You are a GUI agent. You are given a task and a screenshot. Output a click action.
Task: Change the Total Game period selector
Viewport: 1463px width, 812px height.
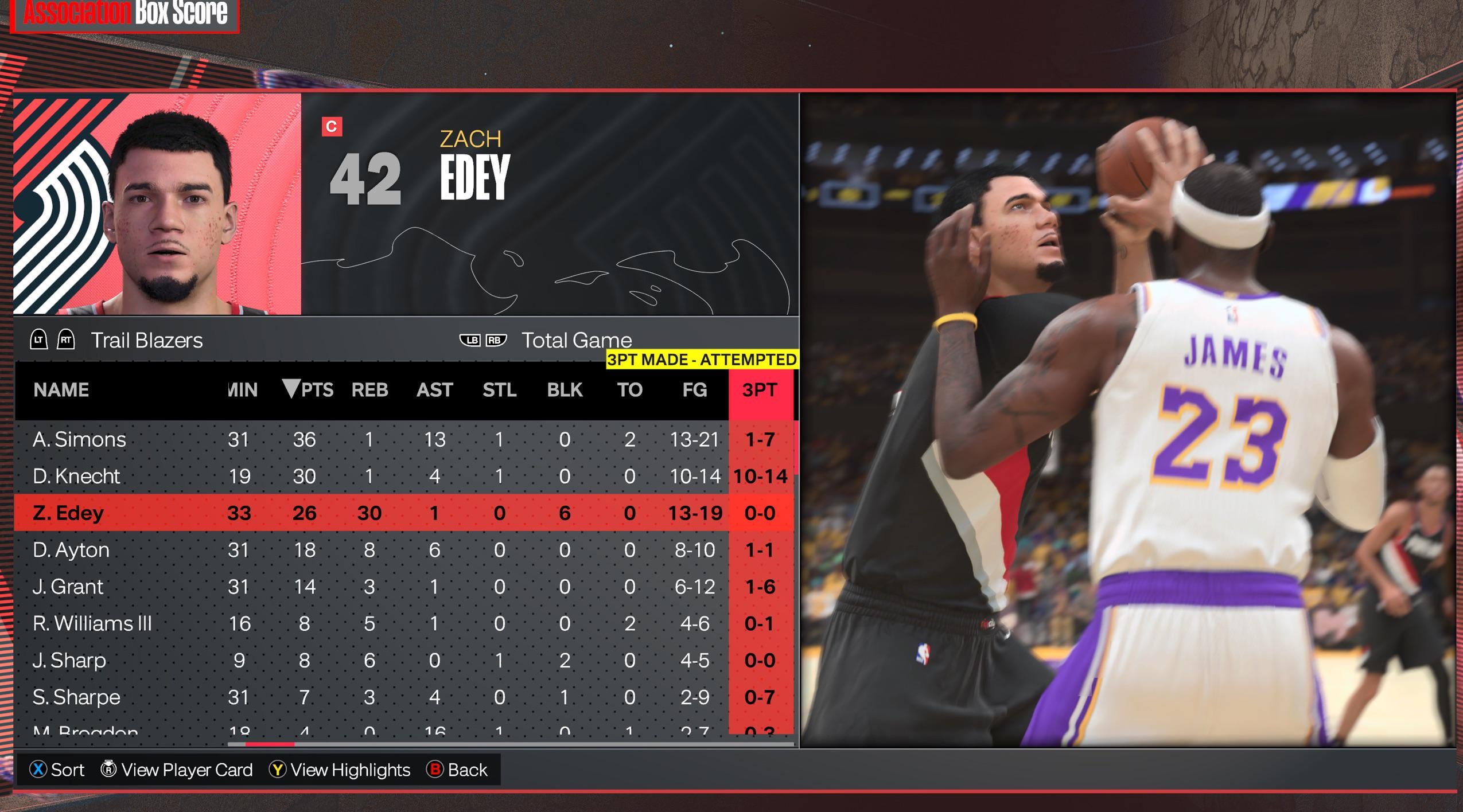(x=576, y=341)
